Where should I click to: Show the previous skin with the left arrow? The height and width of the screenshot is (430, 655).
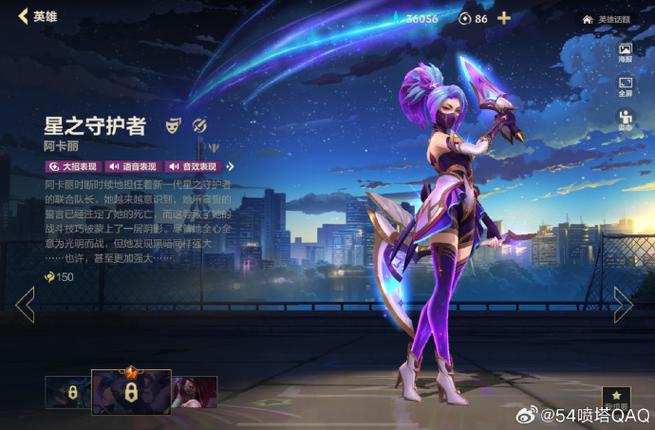point(25,304)
